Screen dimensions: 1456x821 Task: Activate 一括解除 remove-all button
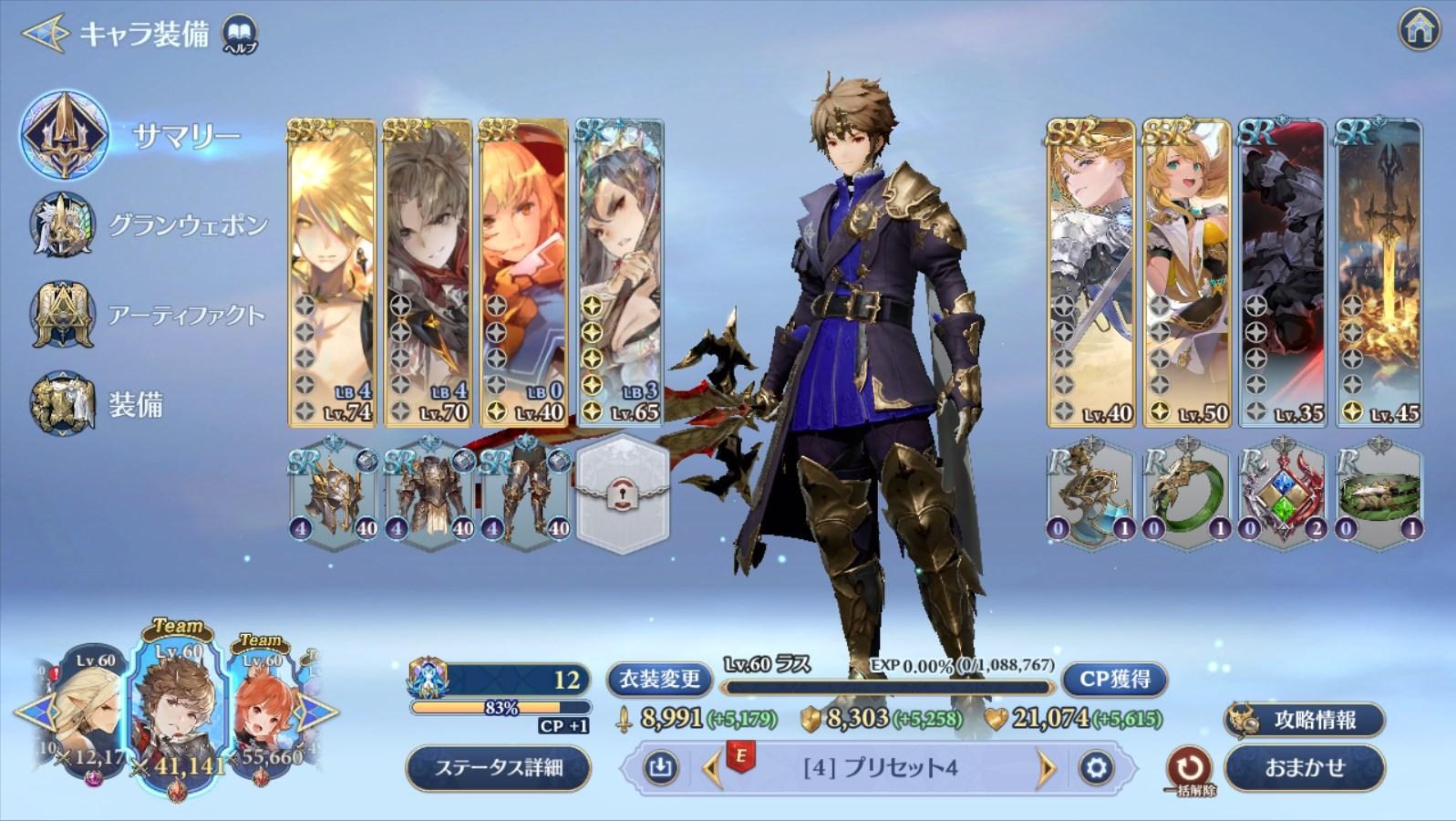(1190, 768)
